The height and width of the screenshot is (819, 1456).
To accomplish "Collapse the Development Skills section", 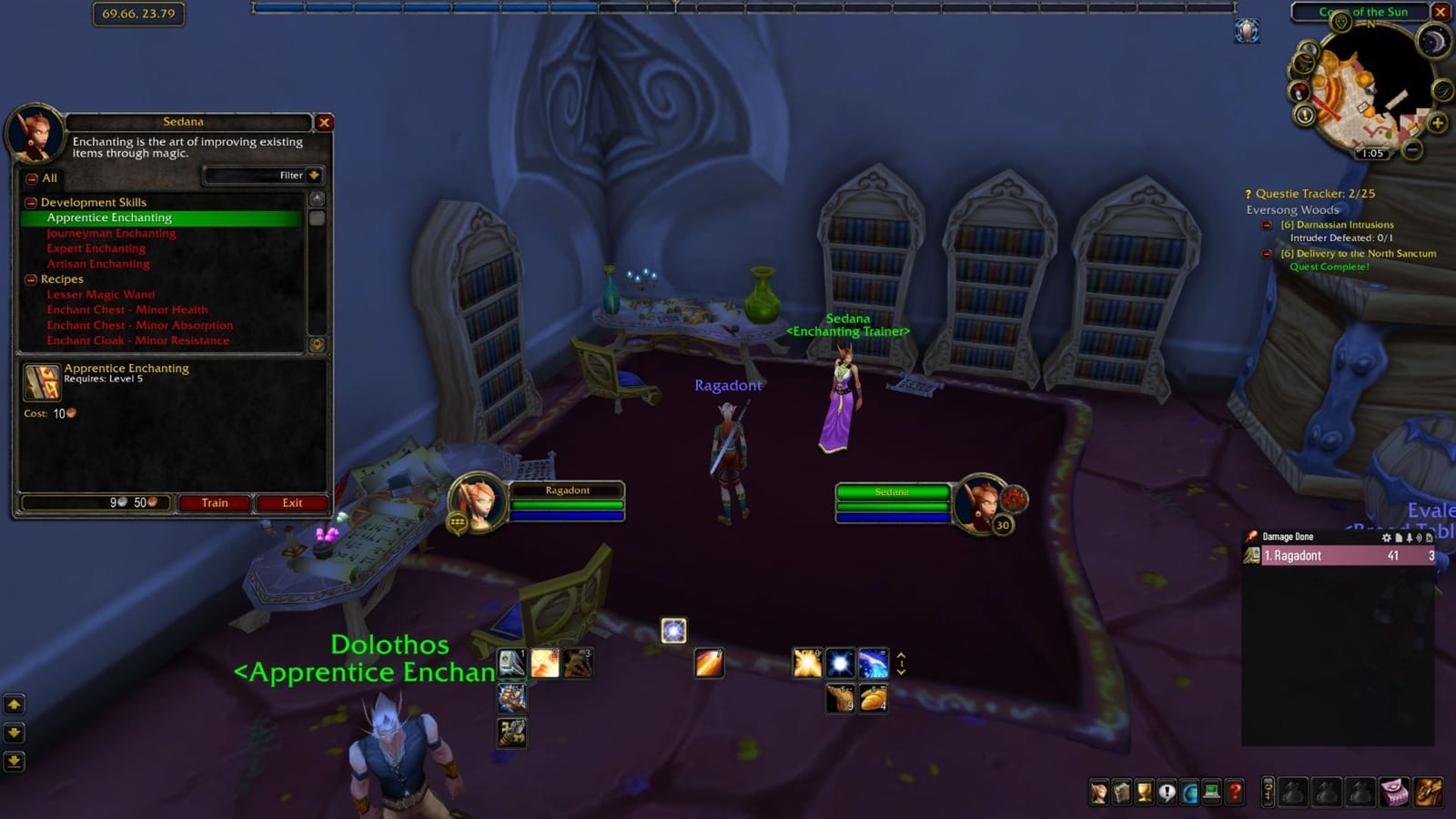I will pos(30,202).
